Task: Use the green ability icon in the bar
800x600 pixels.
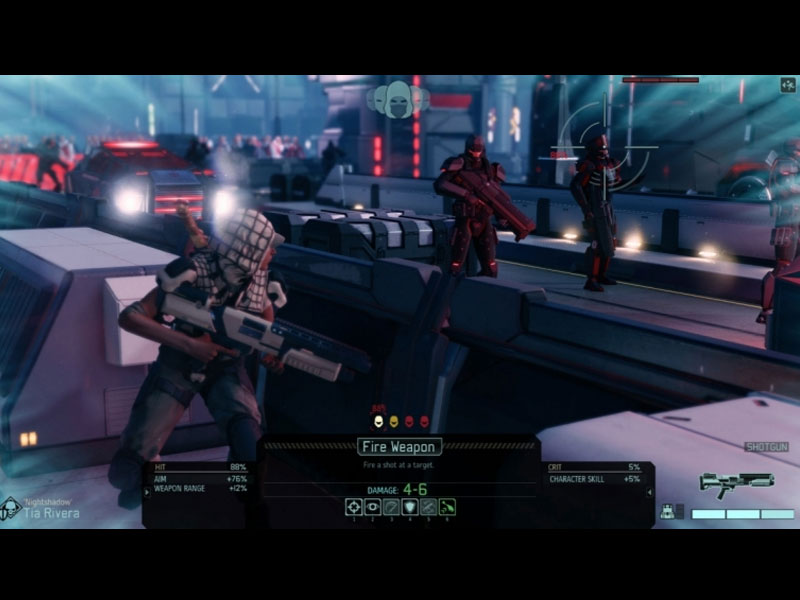Action: click(447, 507)
